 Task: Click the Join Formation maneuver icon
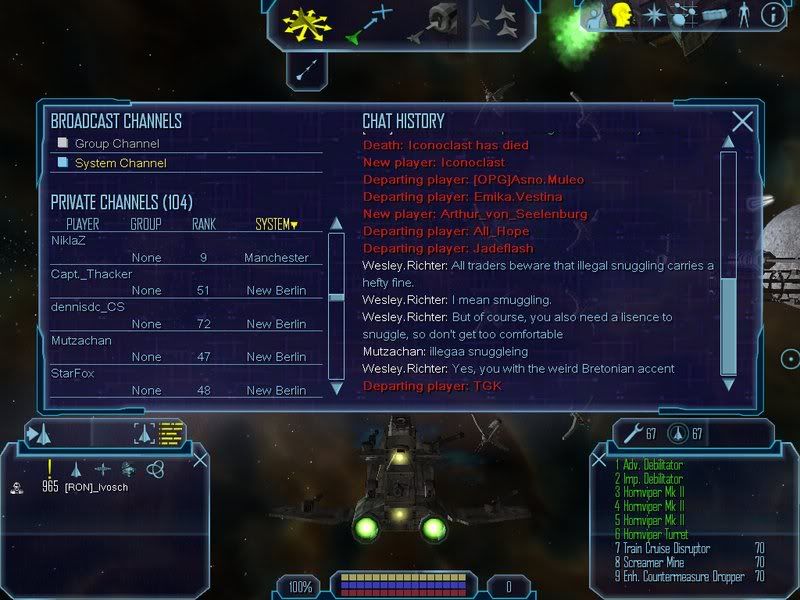494,22
